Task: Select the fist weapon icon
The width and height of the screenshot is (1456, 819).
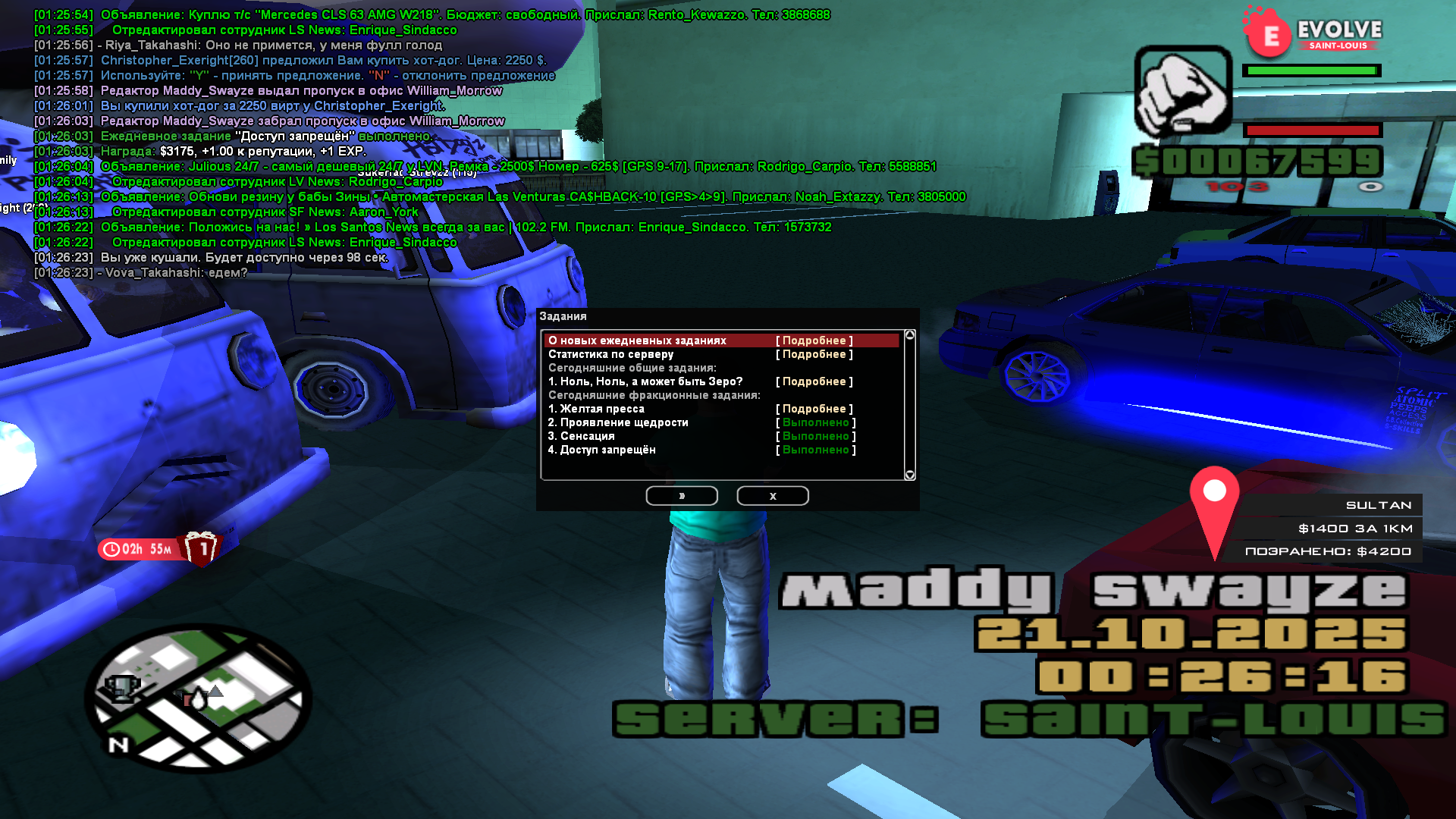Action: [1182, 91]
